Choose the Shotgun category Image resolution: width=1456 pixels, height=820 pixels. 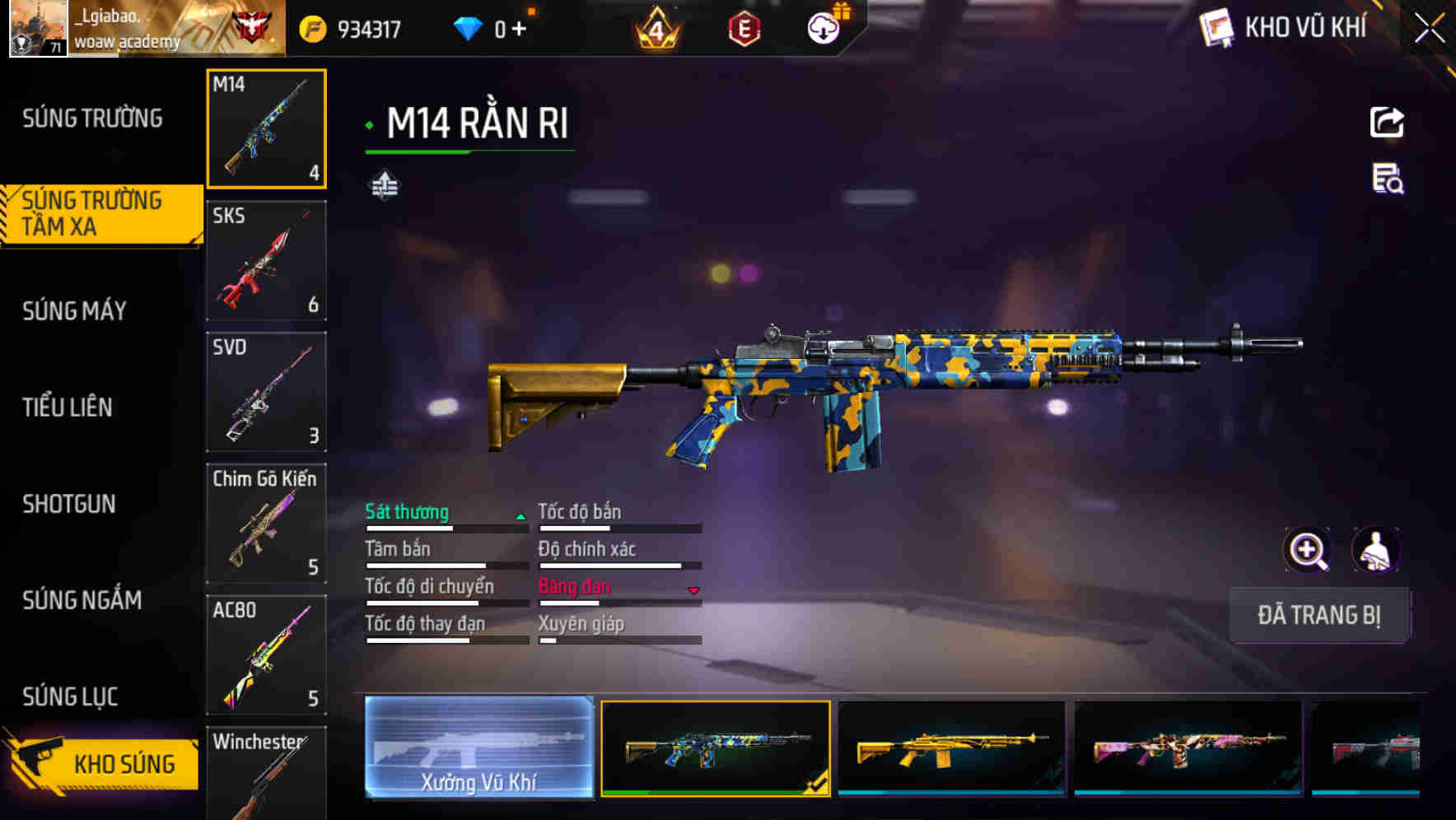pos(69,504)
